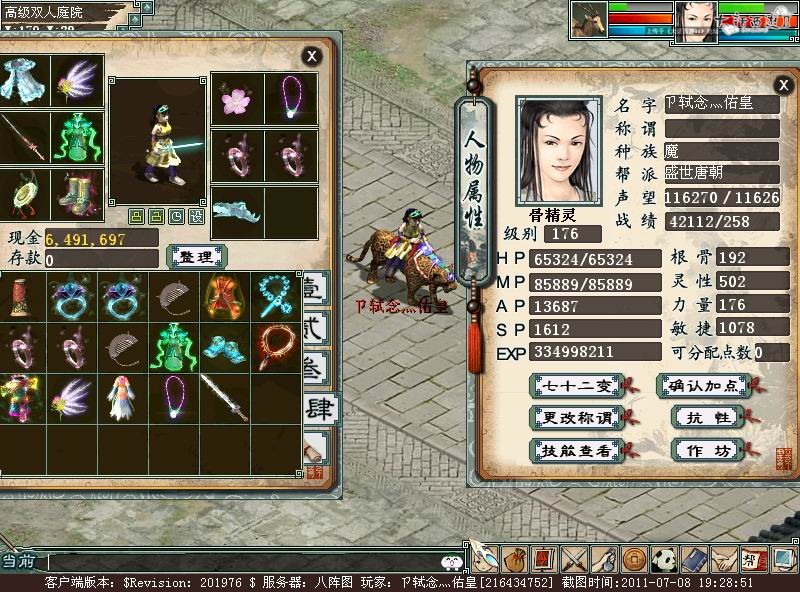This screenshot has height=592, width=800.
Task: Open the money bag toolbar icon
Action: (514, 559)
